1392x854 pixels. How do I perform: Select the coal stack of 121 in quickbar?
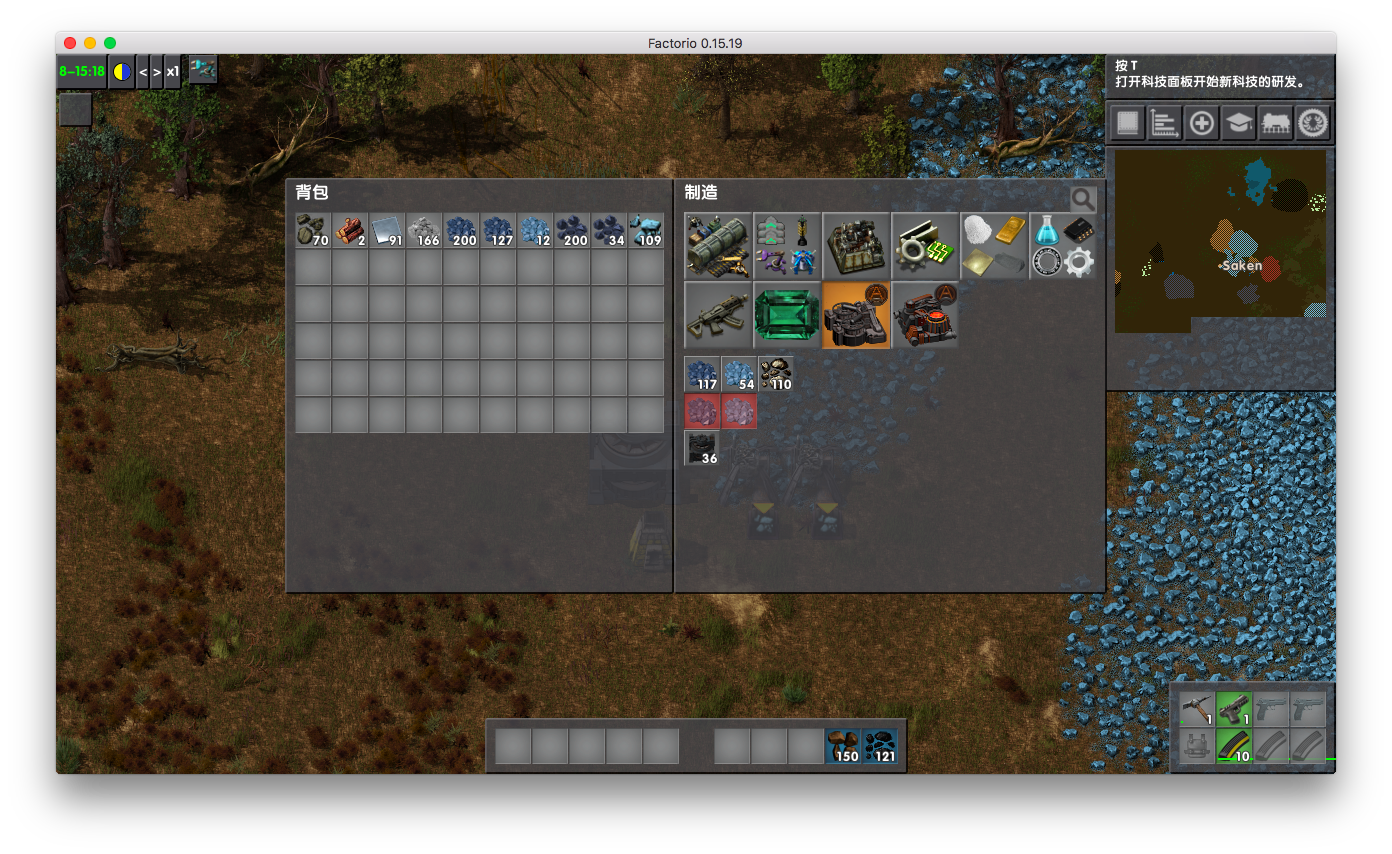pyautogui.click(x=880, y=746)
